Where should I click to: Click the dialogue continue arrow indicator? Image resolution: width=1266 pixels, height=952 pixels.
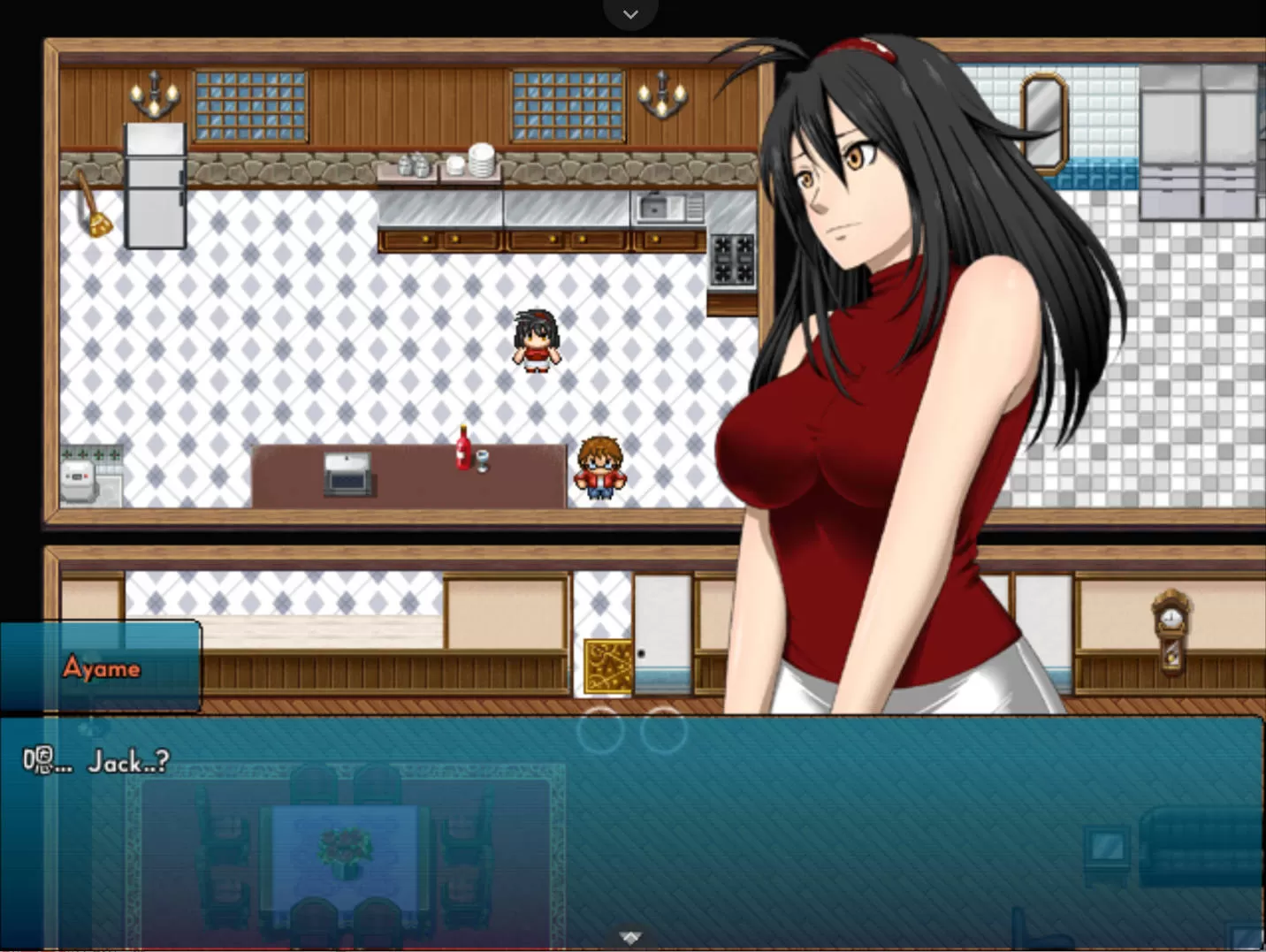tap(629, 937)
